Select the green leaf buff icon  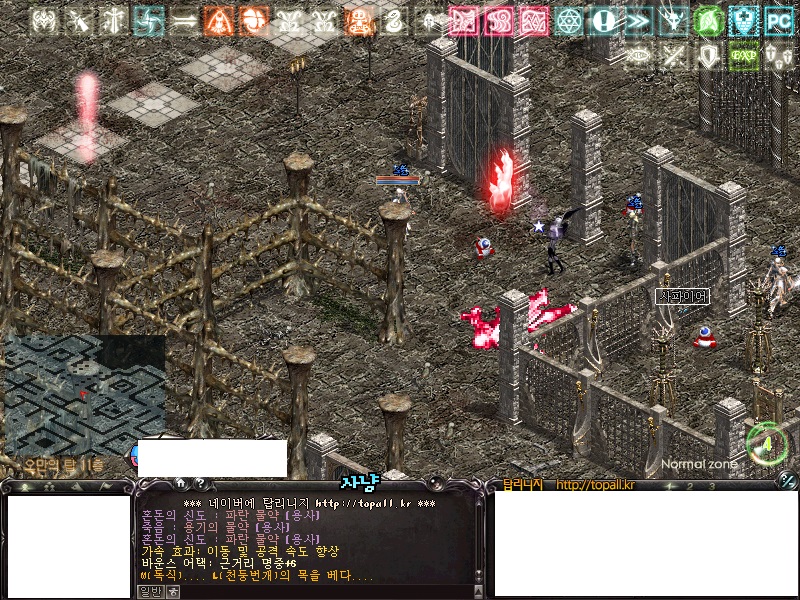[707, 20]
